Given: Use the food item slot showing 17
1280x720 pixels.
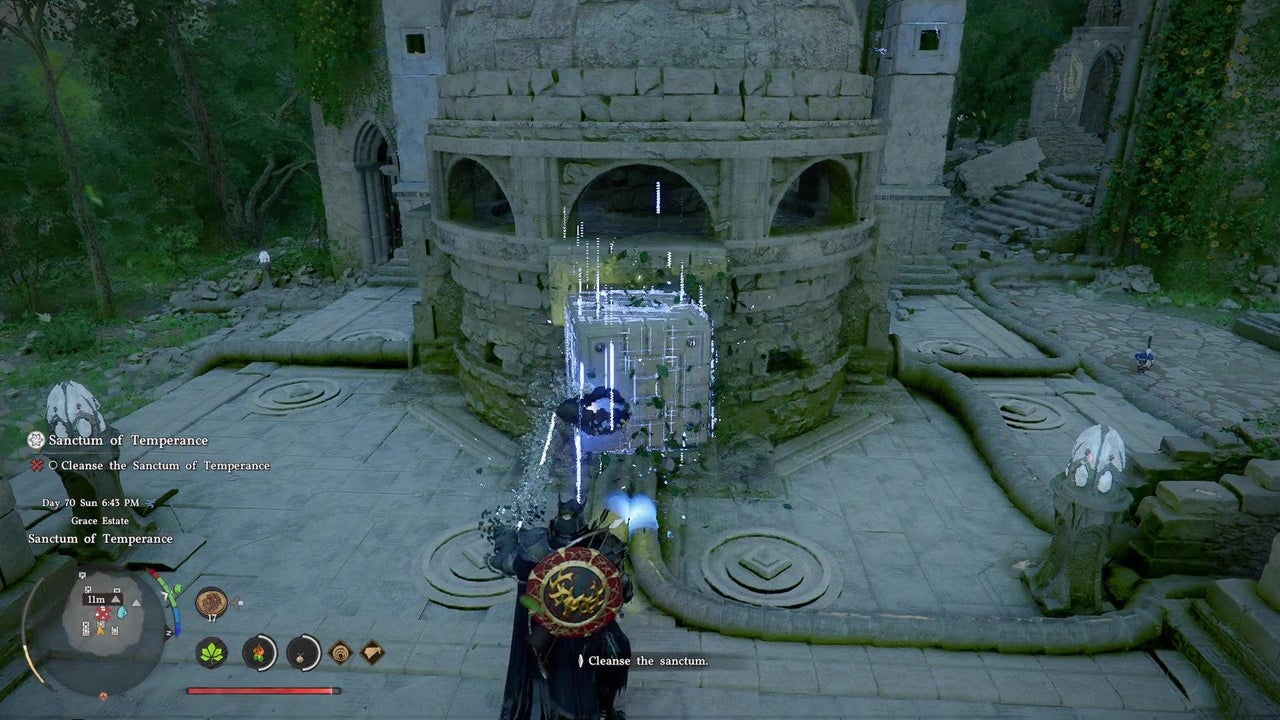Looking at the screenshot, I should pos(211,602).
